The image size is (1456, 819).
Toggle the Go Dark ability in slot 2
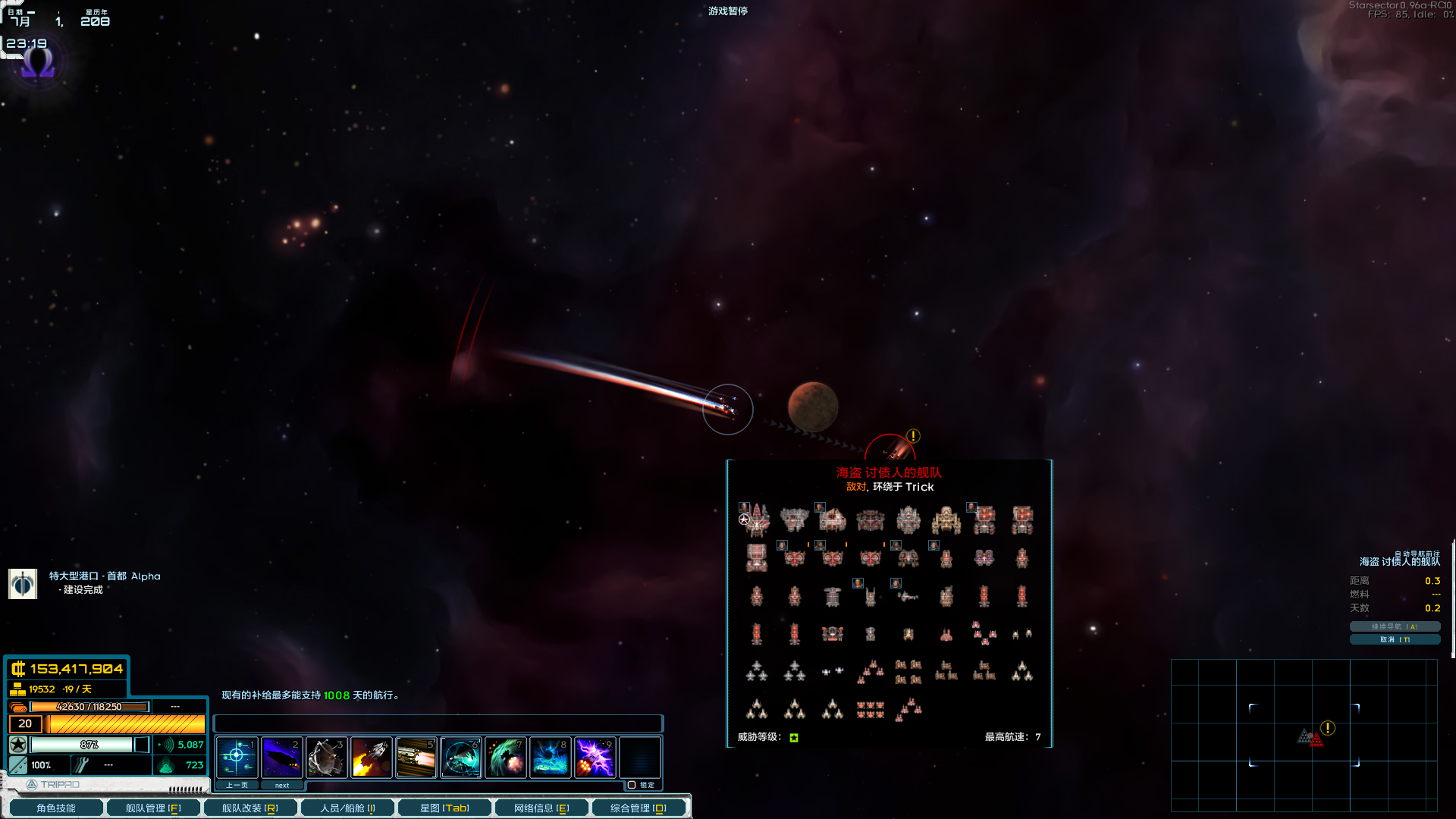[x=281, y=757]
